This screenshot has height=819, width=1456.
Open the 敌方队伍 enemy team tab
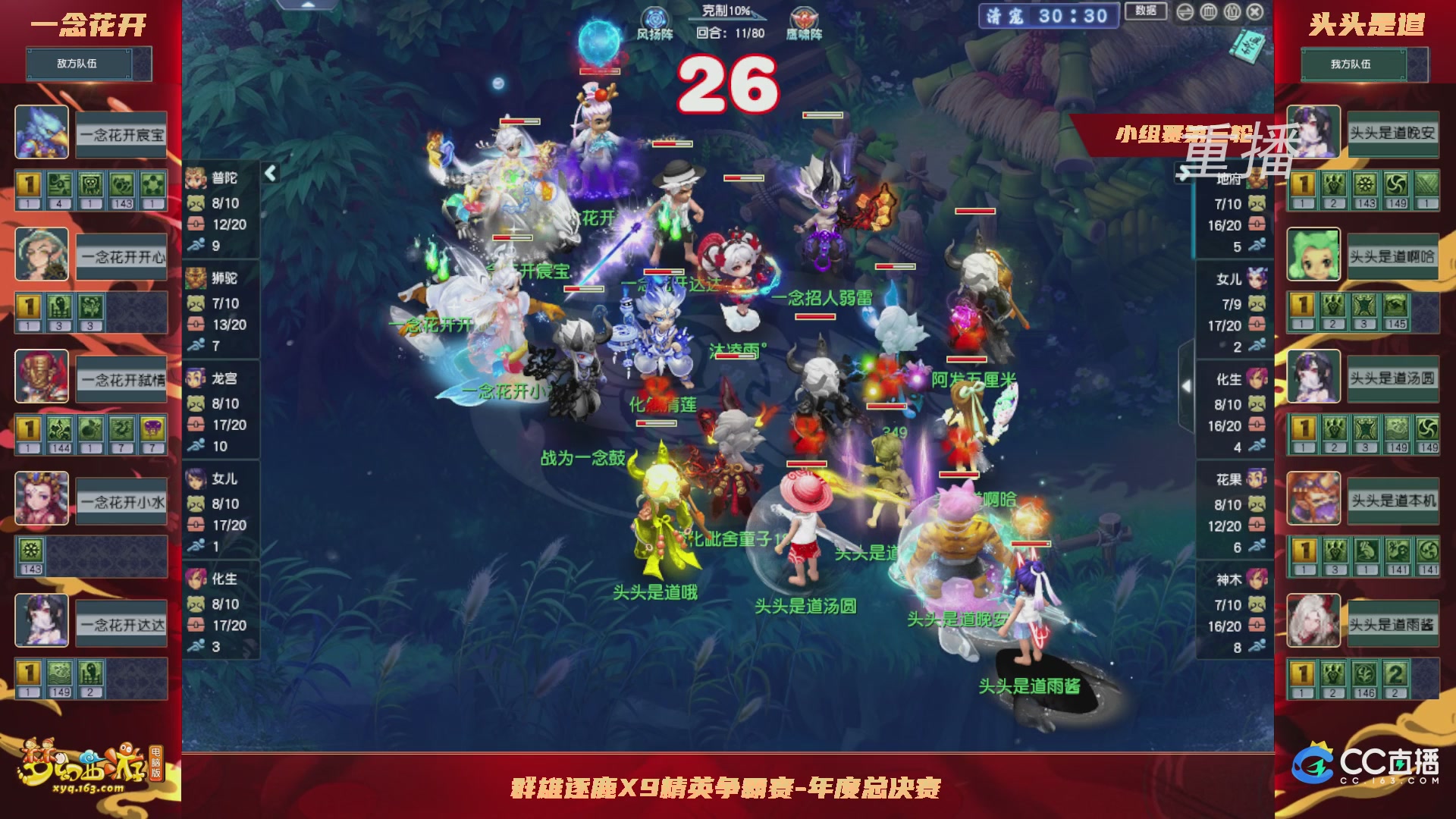77,64
